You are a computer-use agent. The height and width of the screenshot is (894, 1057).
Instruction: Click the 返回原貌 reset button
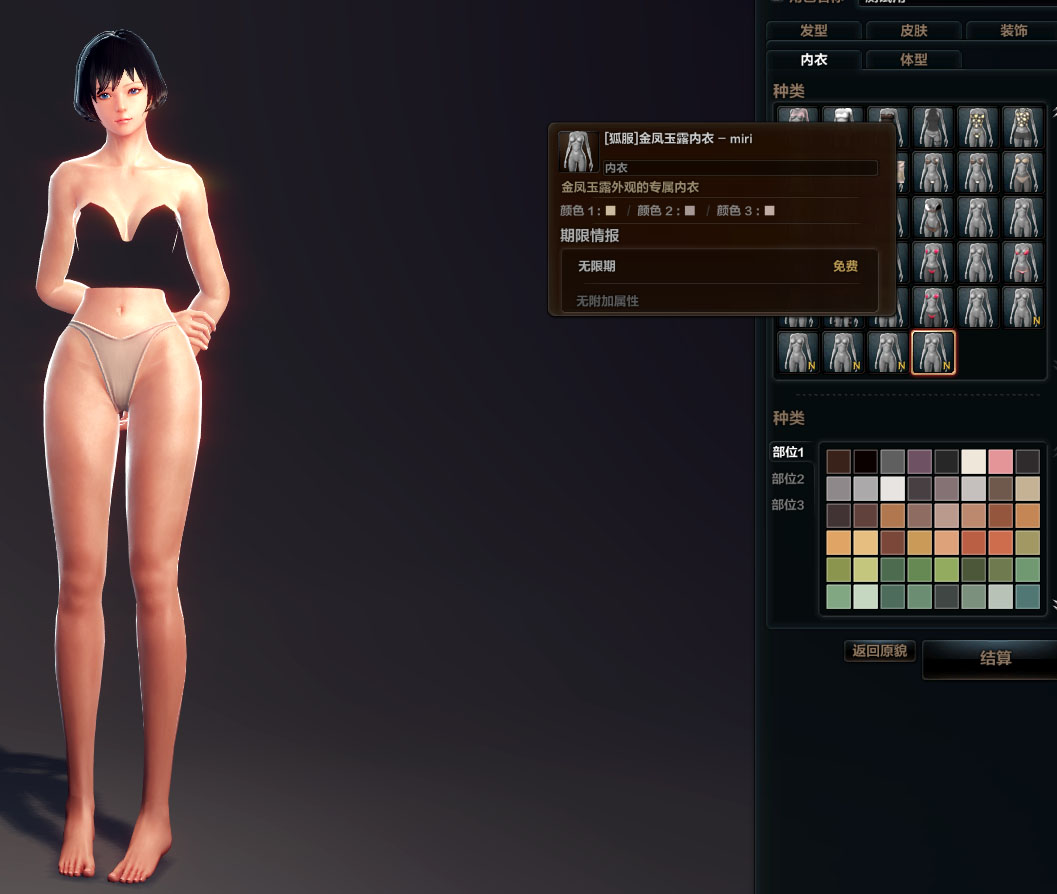(x=879, y=651)
